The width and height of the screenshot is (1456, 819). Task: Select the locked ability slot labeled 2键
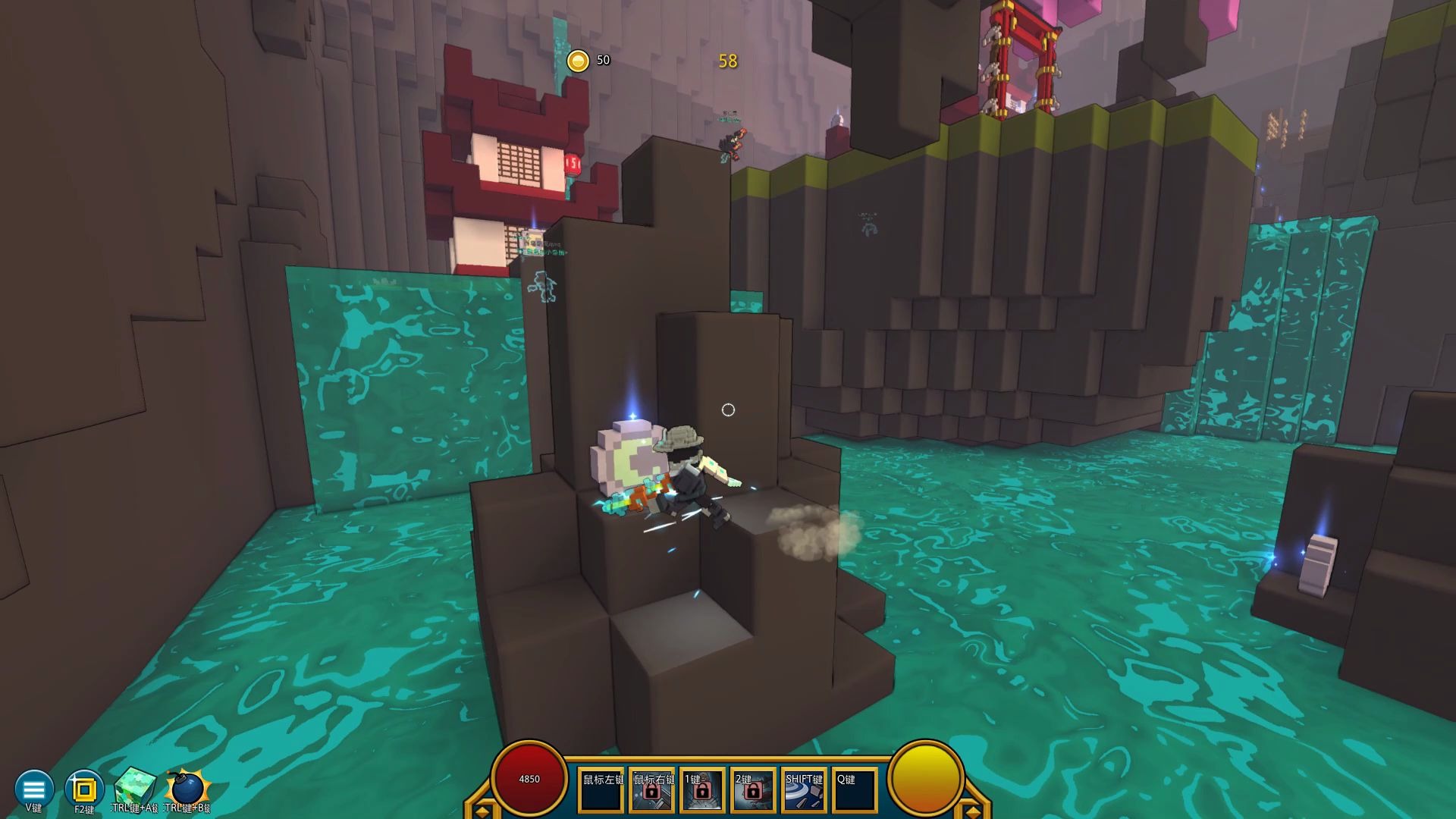(x=753, y=790)
